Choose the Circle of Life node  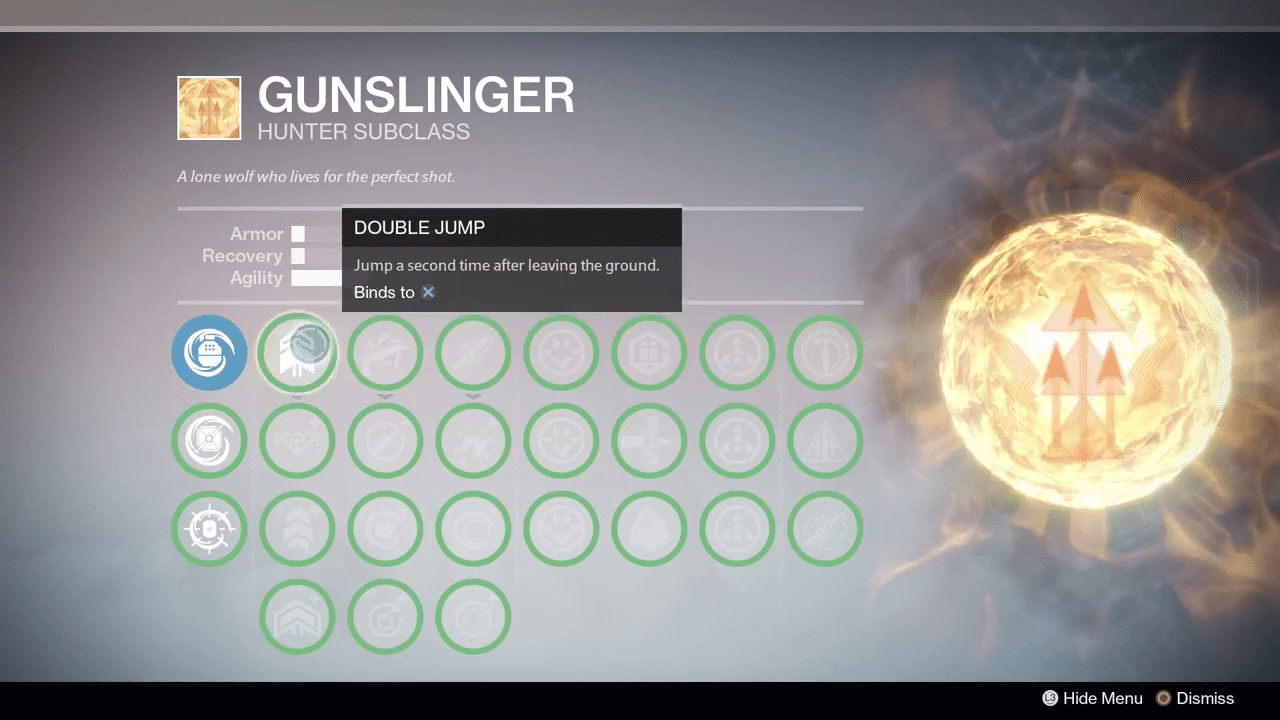click(x=473, y=440)
